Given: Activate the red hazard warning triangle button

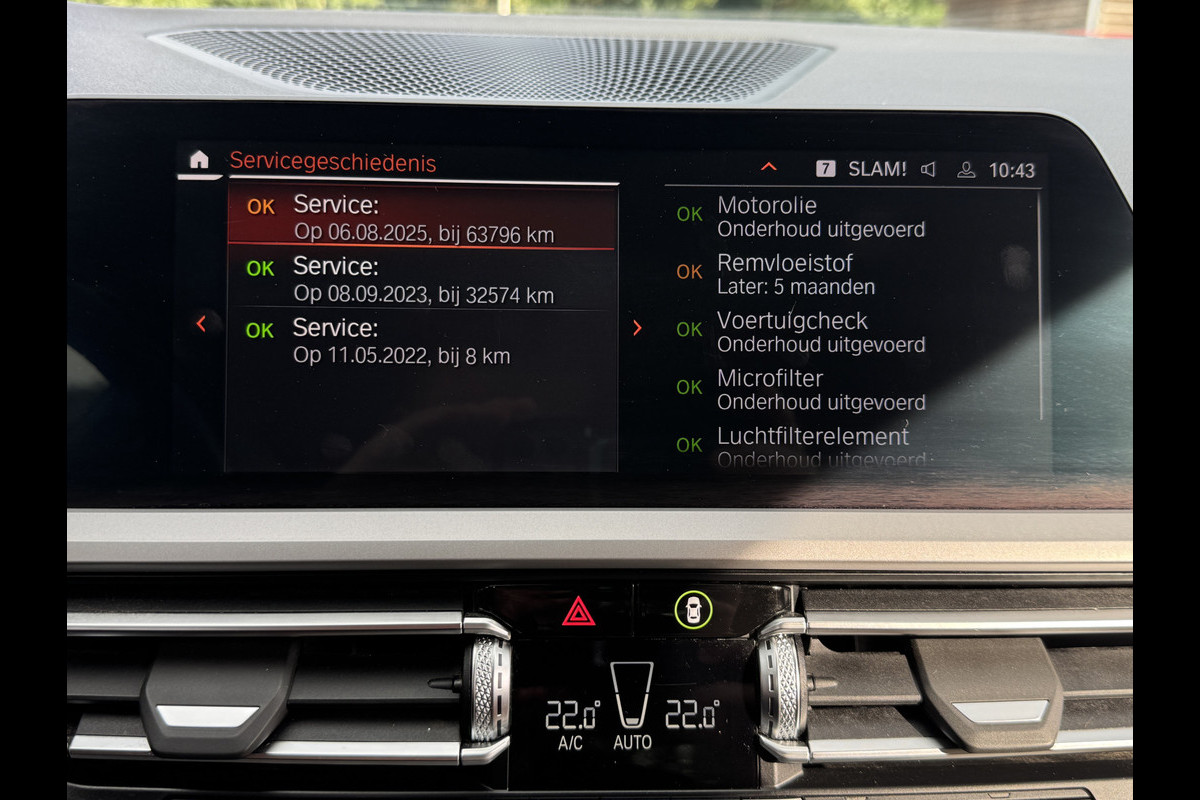Looking at the screenshot, I should click(x=579, y=610).
